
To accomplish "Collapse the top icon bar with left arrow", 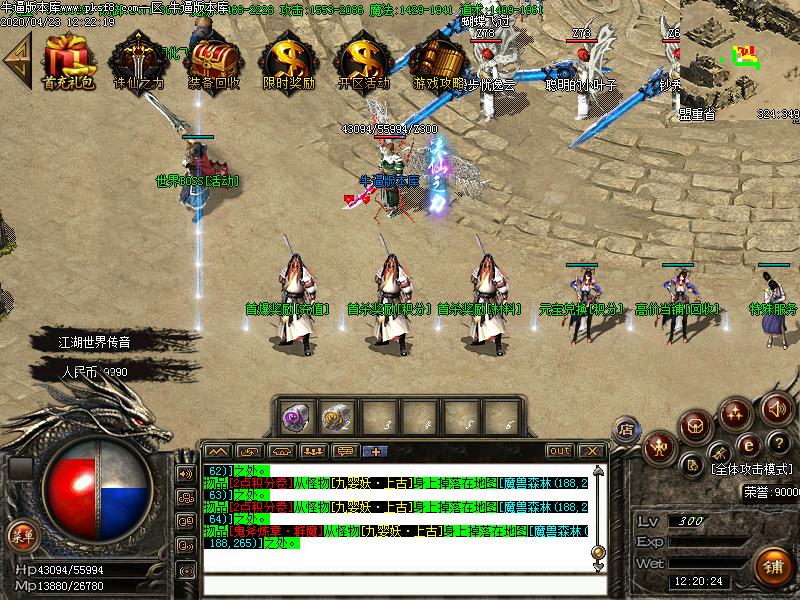I will (15, 59).
